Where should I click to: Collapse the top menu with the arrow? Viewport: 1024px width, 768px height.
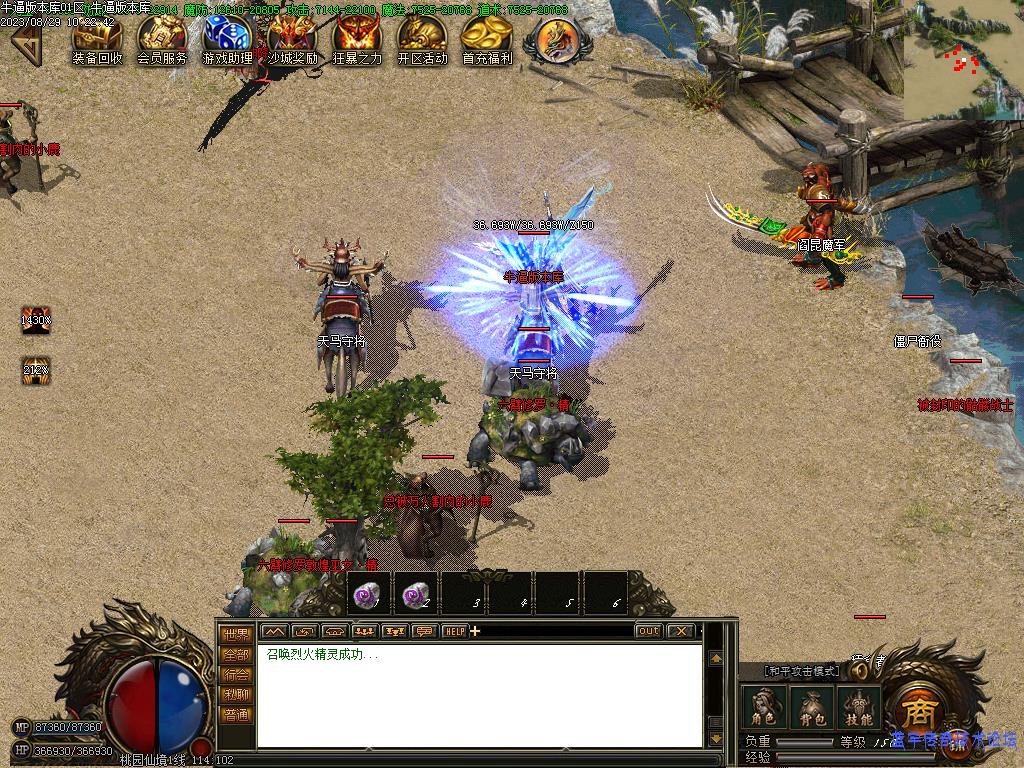25,42
